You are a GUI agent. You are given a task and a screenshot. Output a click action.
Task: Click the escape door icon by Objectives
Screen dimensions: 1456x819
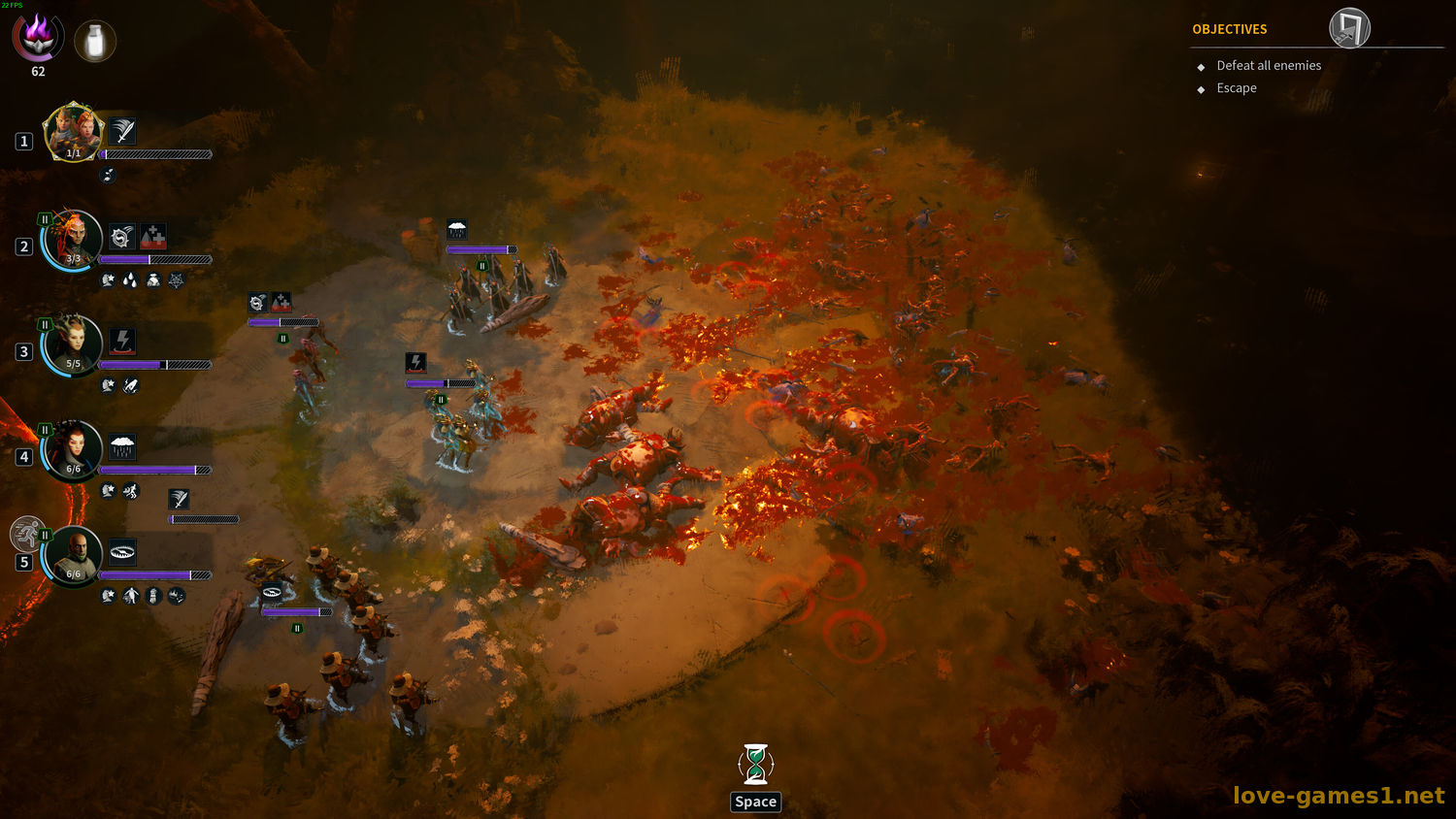(x=1349, y=28)
